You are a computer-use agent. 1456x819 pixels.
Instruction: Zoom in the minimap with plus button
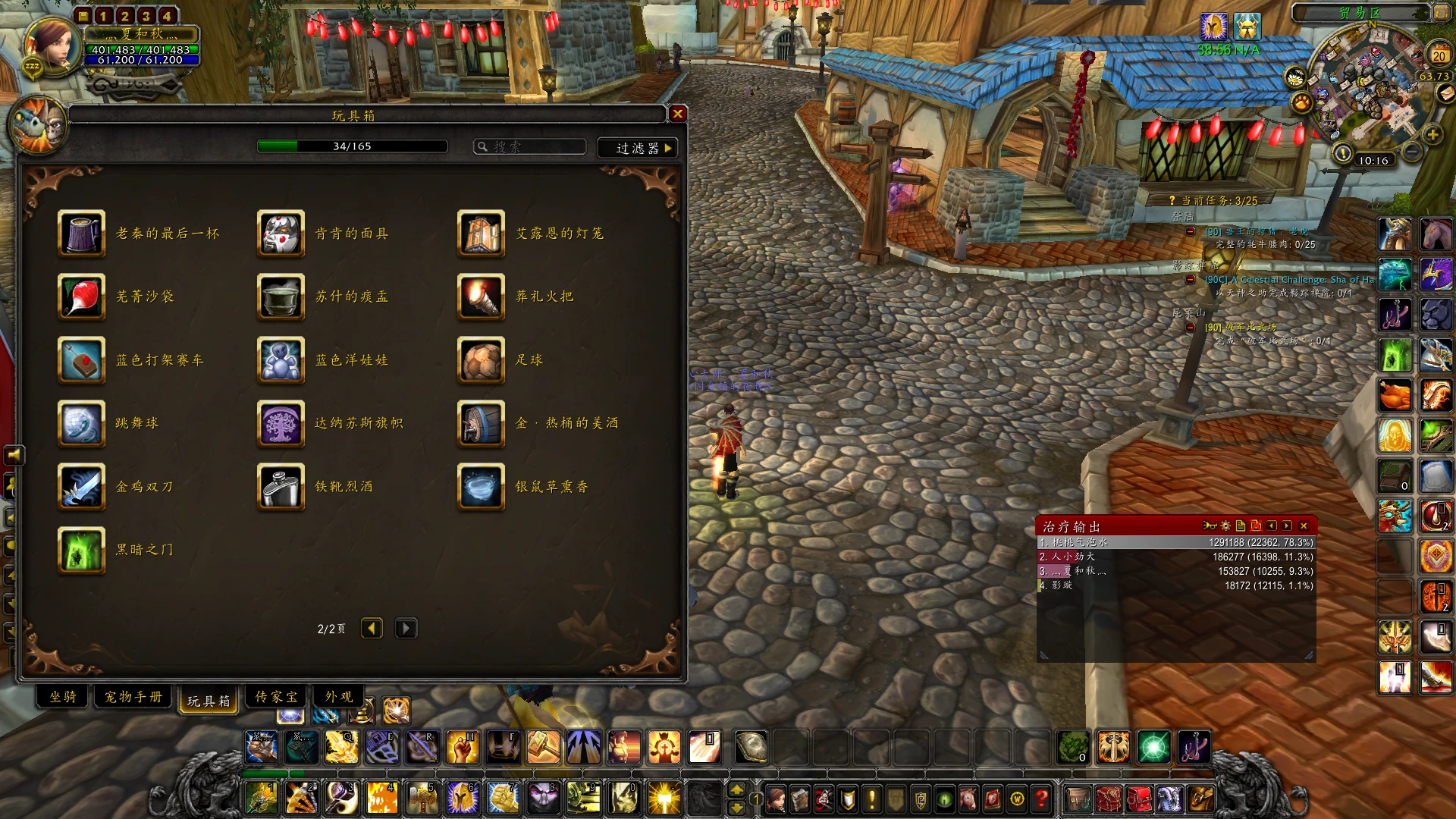pyautogui.click(x=1432, y=135)
